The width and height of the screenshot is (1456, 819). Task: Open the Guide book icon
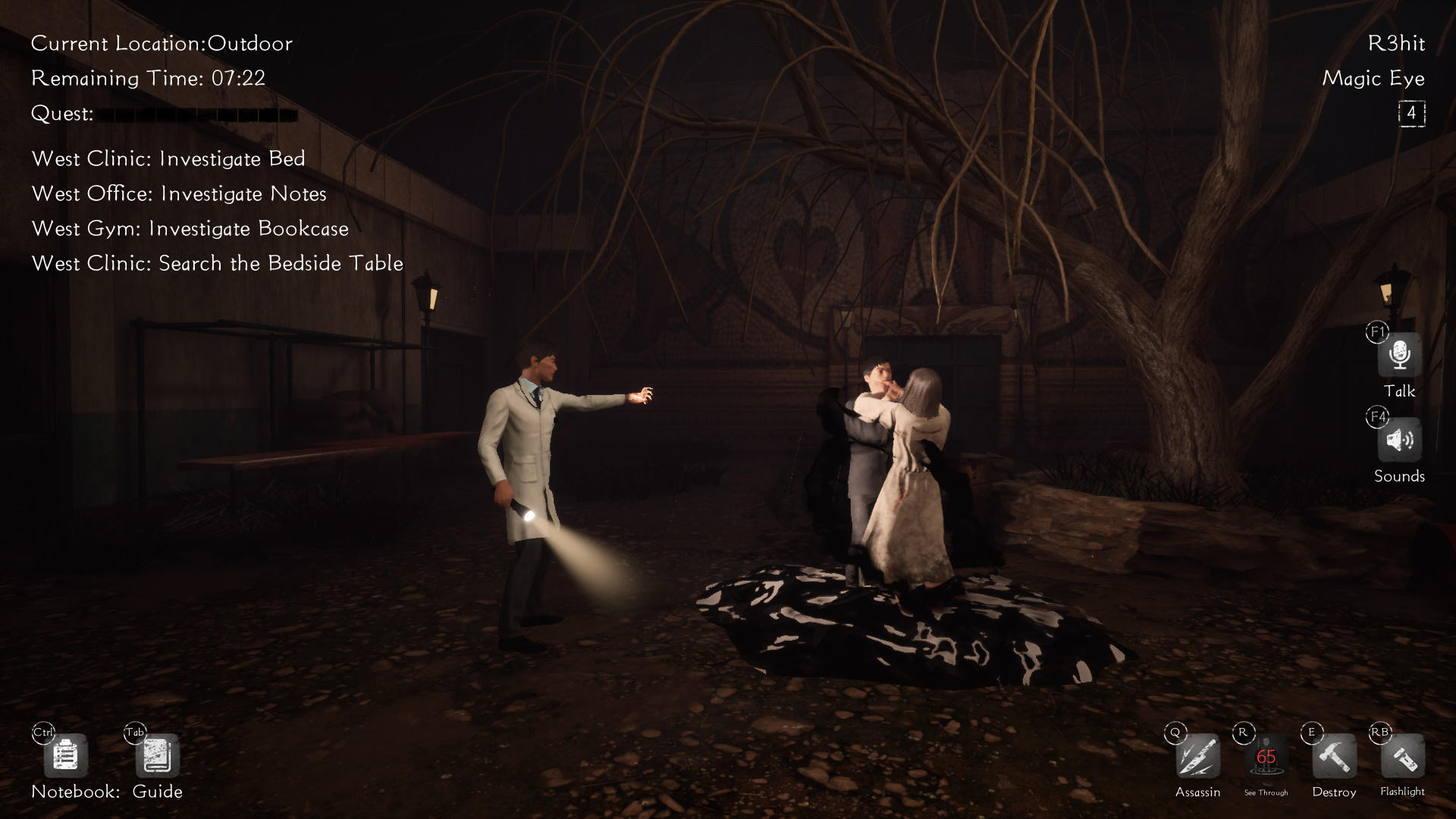pos(157,756)
